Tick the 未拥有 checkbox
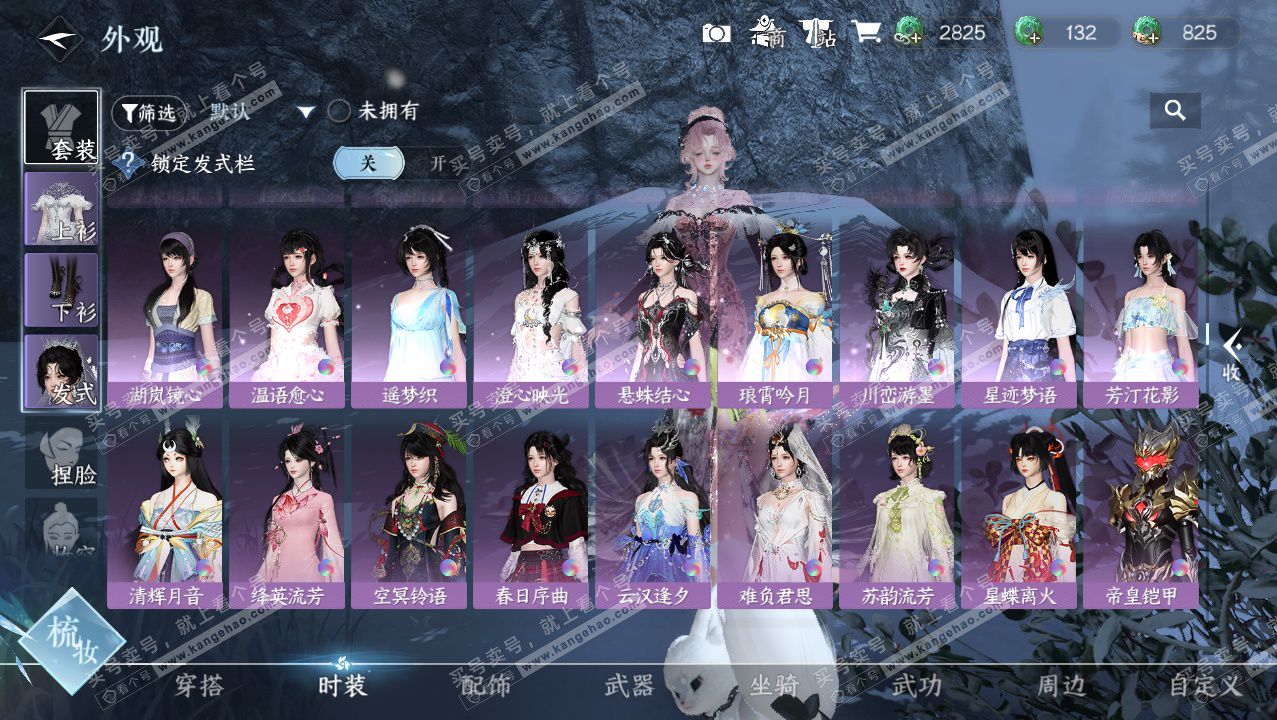The width and height of the screenshot is (1277, 720). [x=339, y=111]
